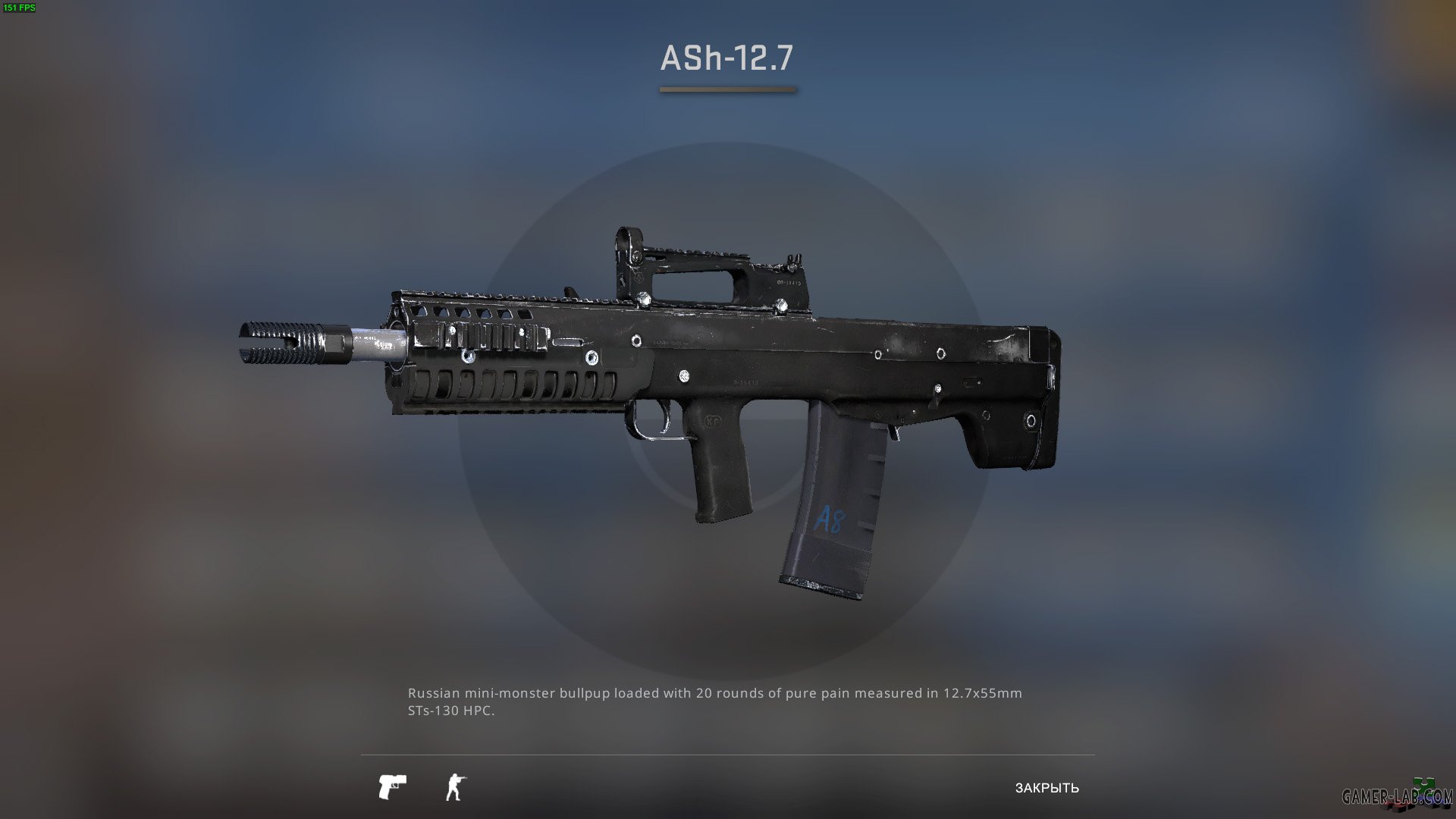The width and height of the screenshot is (1456, 819).
Task: Click the ЗАКРЫТЬ button
Action: point(1046,789)
